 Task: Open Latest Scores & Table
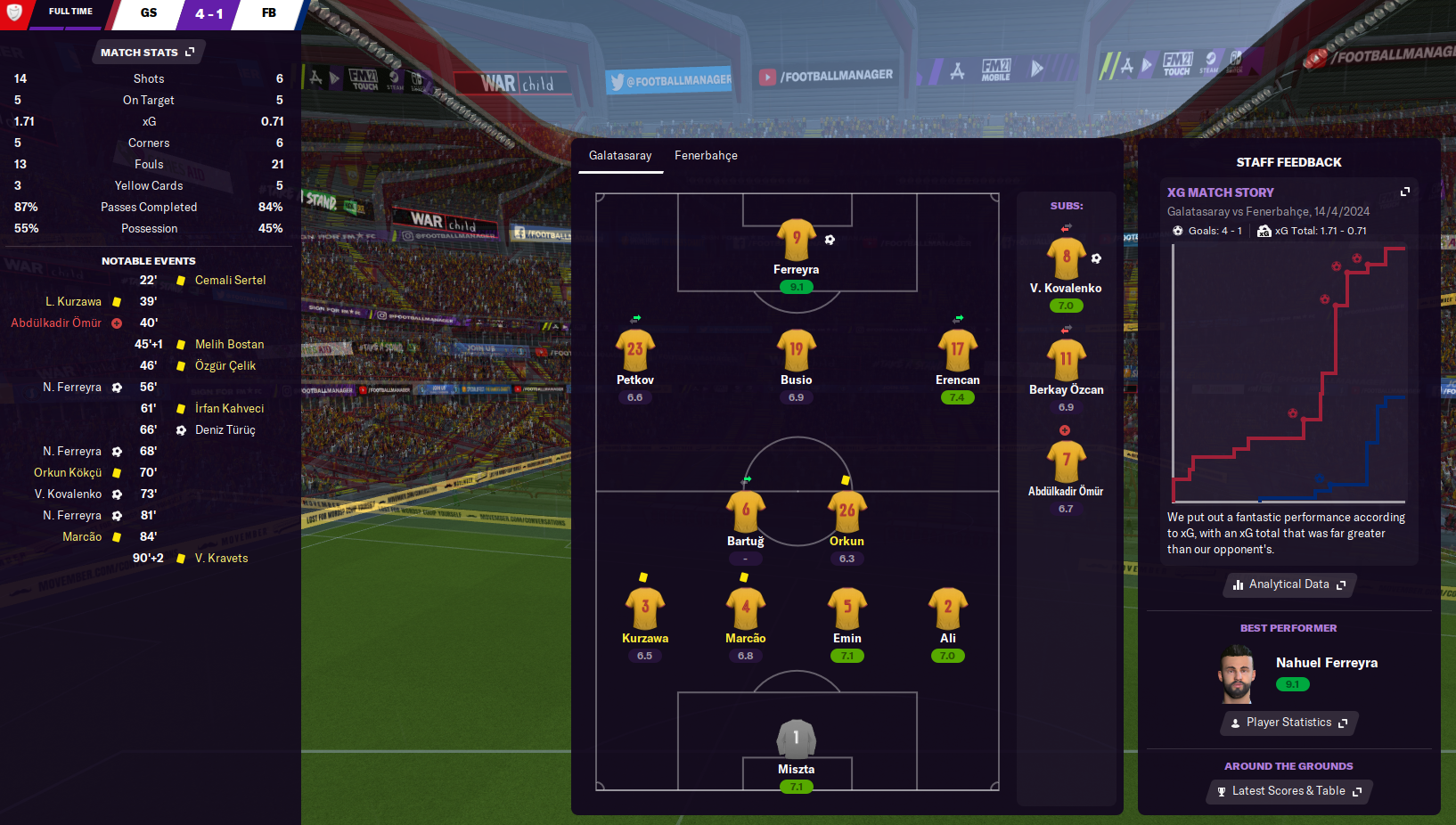[x=1288, y=791]
